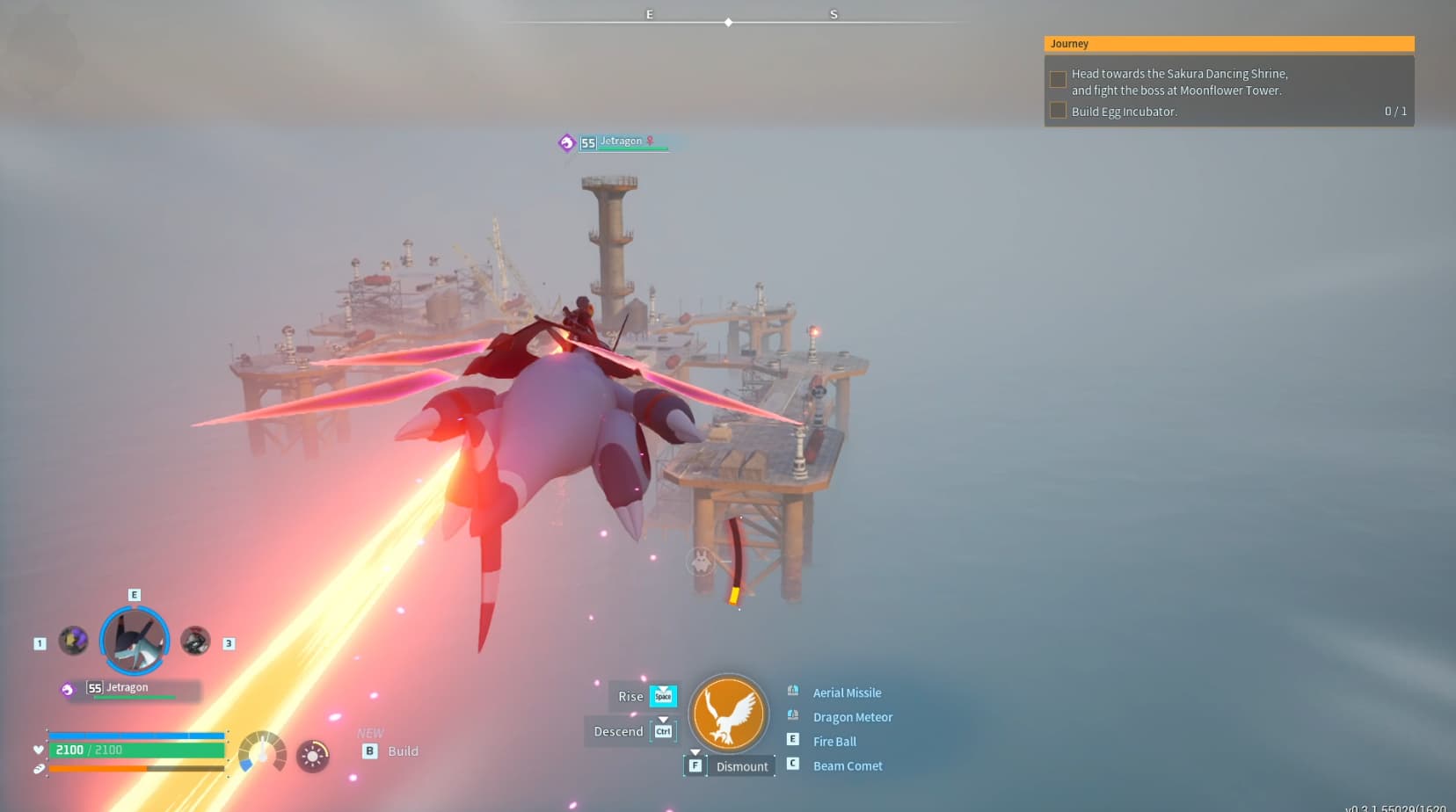Expand the arrow above the Ctrl Descend keybind

coord(663,719)
